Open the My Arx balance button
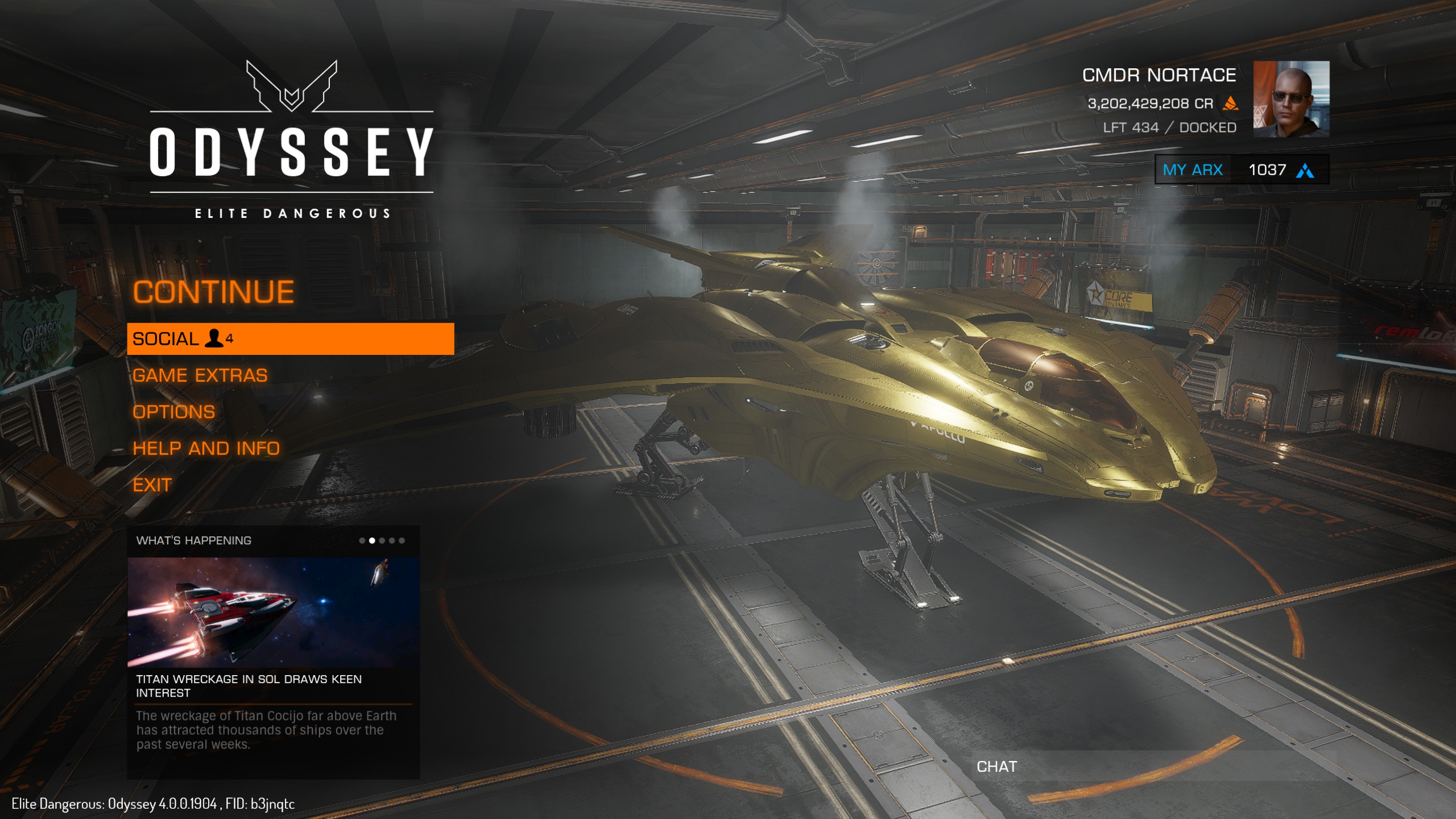Viewport: 1456px width, 819px height. (1241, 169)
